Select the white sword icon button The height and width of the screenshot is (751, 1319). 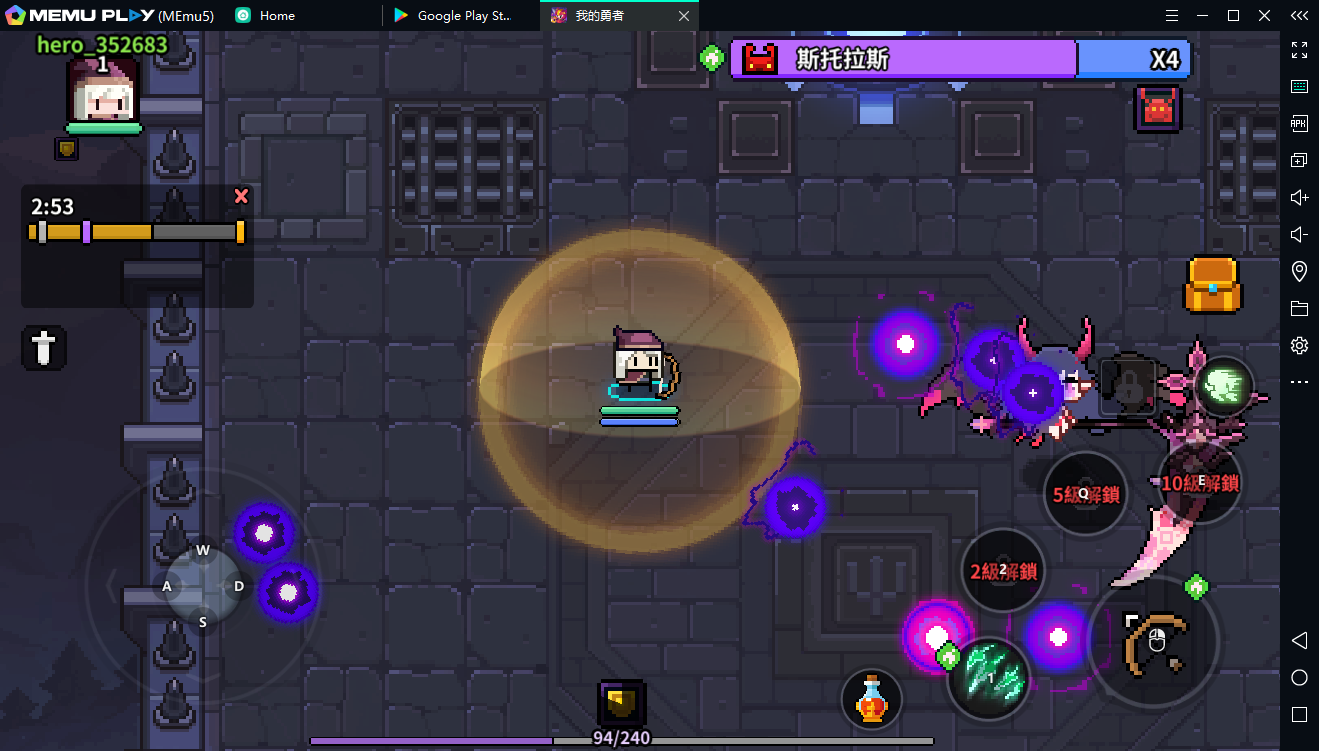pos(43,348)
